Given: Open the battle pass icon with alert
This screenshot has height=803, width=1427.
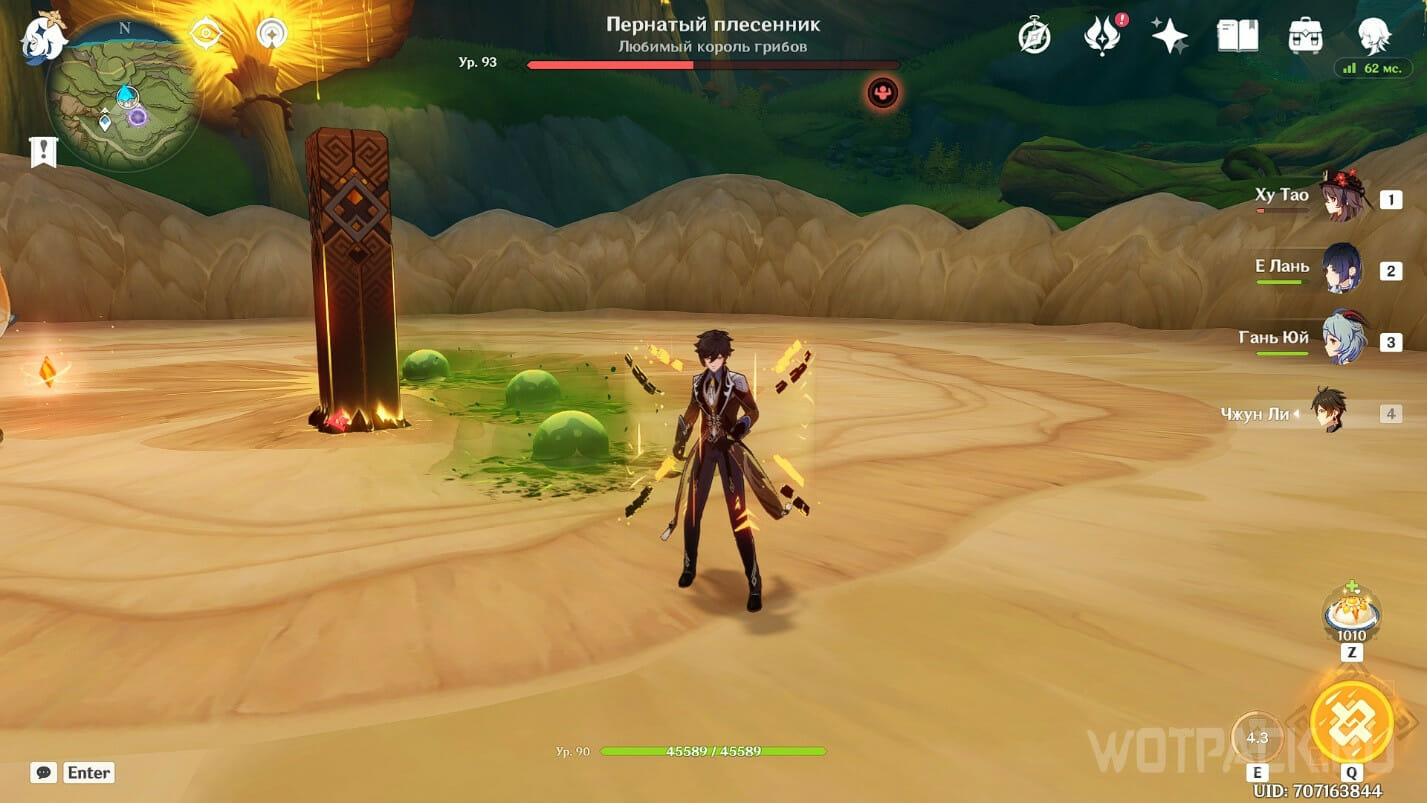Looking at the screenshot, I should point(1101,36).
